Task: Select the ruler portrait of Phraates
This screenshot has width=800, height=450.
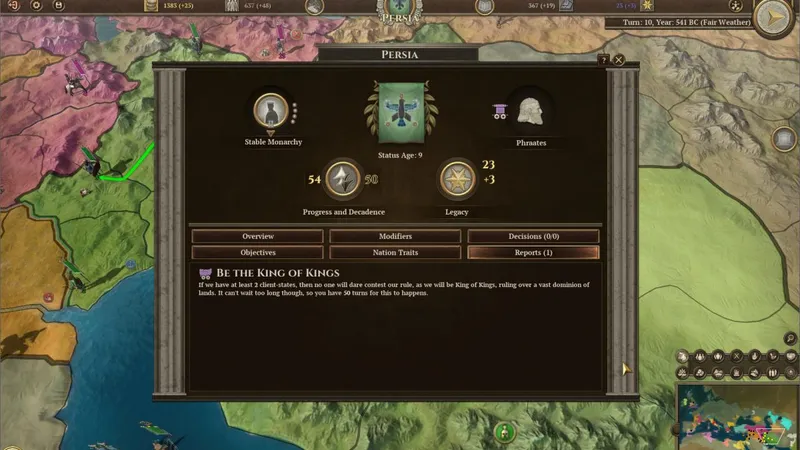Action: (530, 110)
